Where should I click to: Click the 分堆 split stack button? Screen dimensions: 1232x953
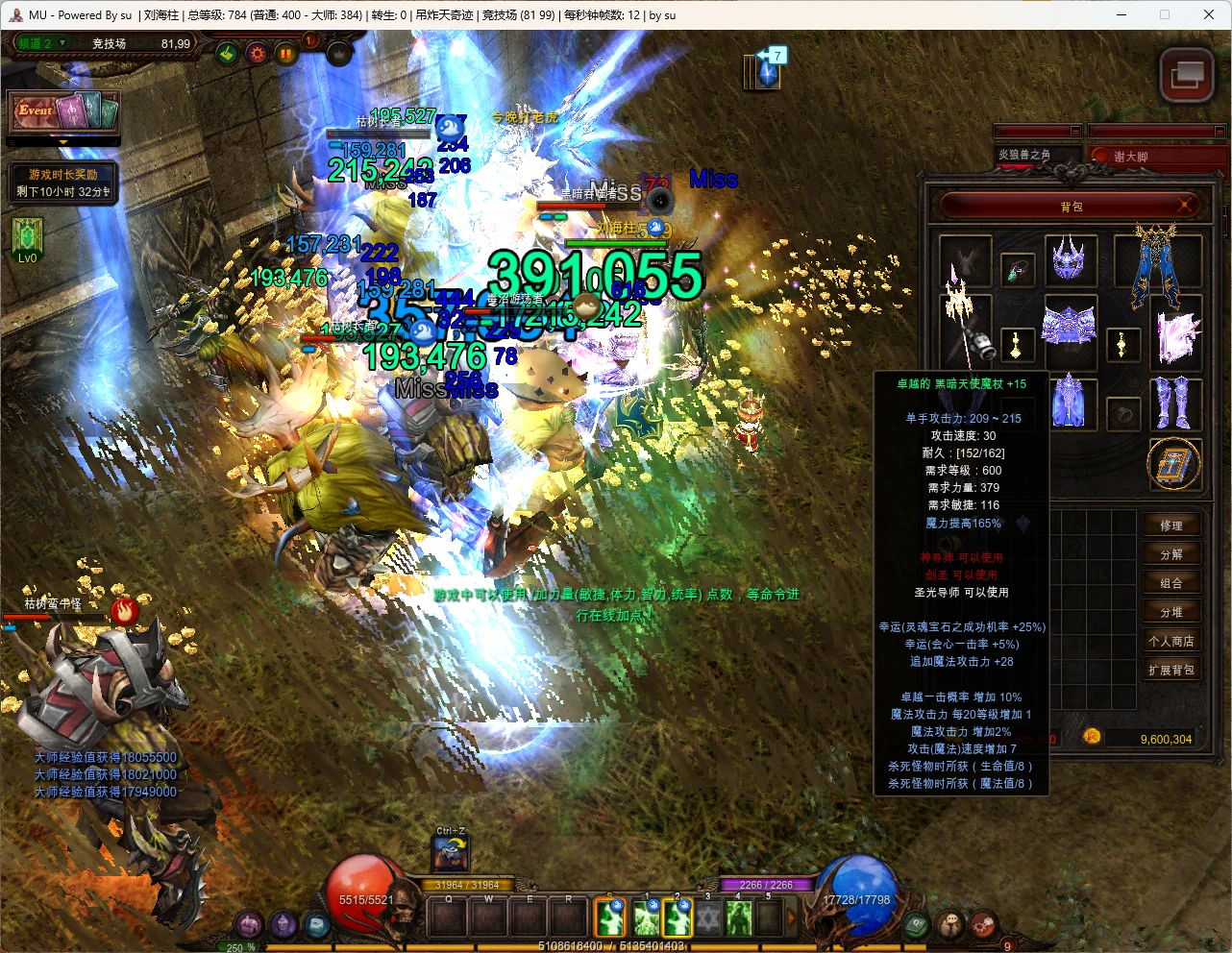pyautogui.click(x=1170, y=612)
